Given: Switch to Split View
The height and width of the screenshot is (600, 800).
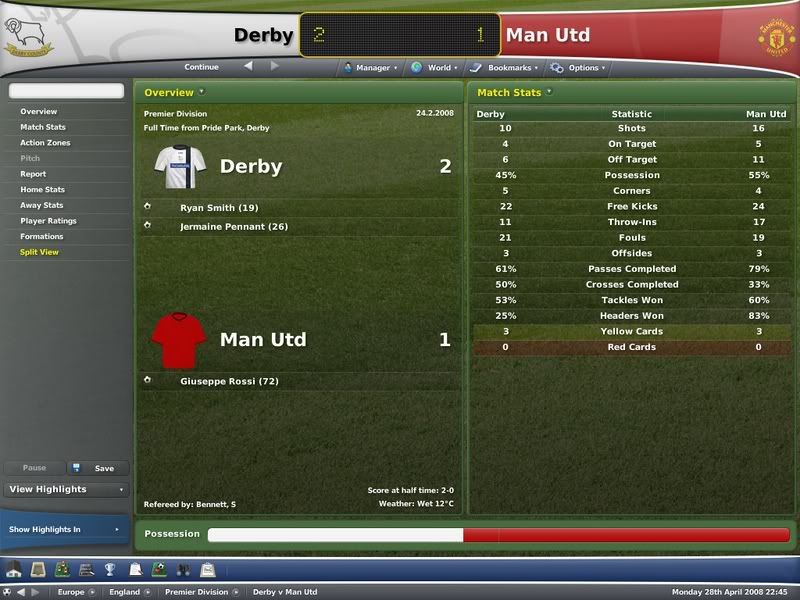Looking at the screenshot, I should point(39,252).
